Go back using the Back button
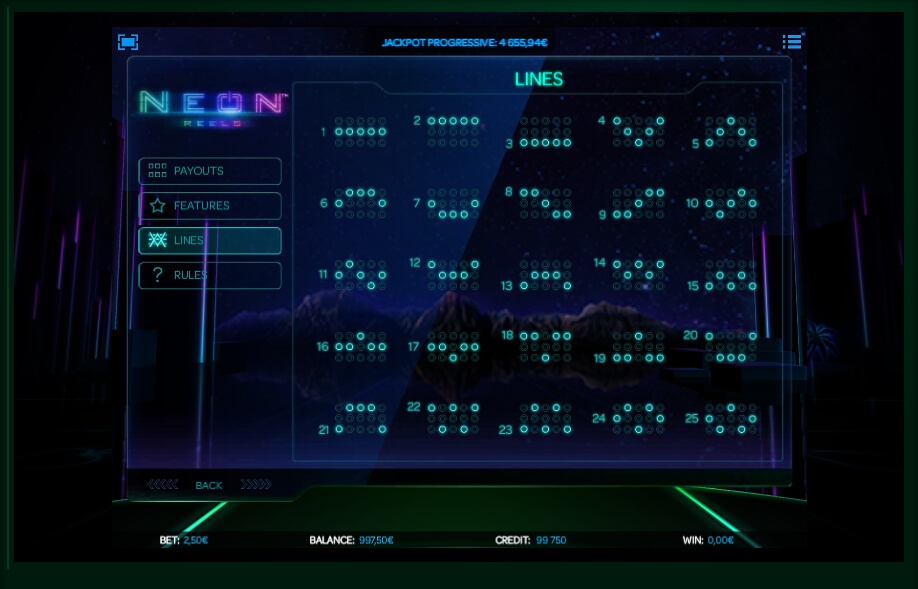This screenshot has width=918, height=589. pos(209,485)
